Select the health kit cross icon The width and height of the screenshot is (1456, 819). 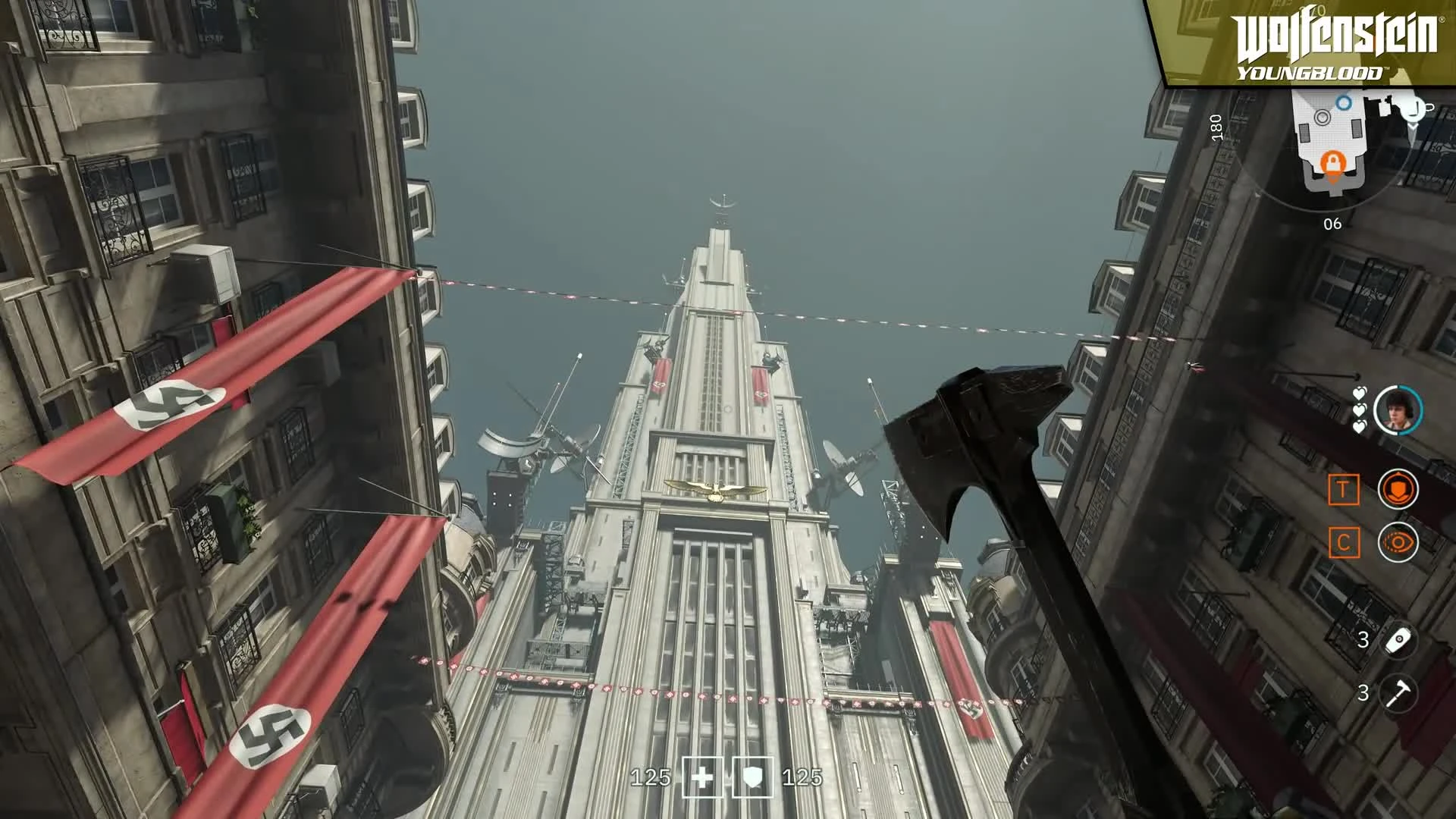(701, 777)
